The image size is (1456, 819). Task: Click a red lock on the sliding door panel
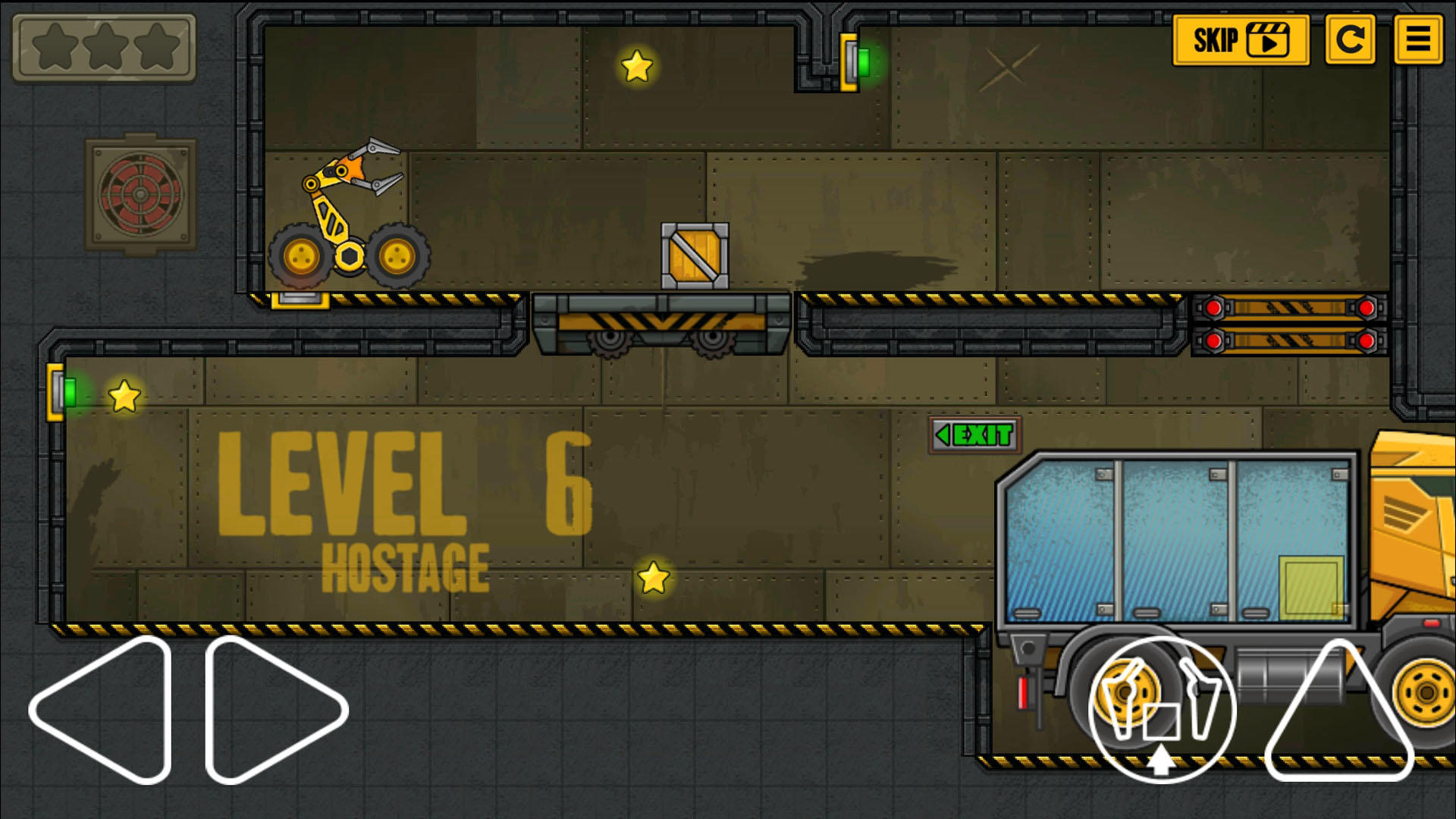click(1214, 308)
